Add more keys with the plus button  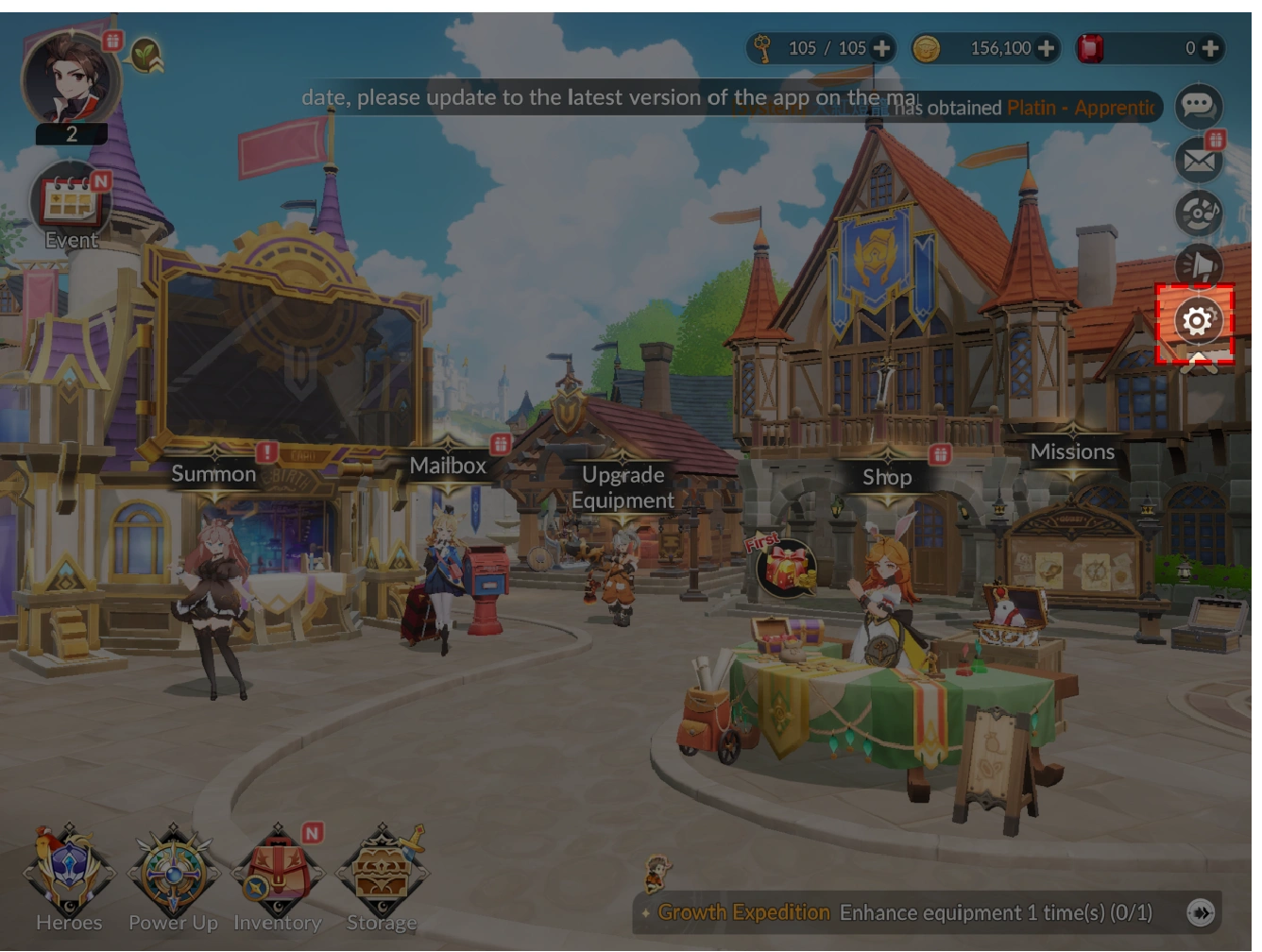881,48
